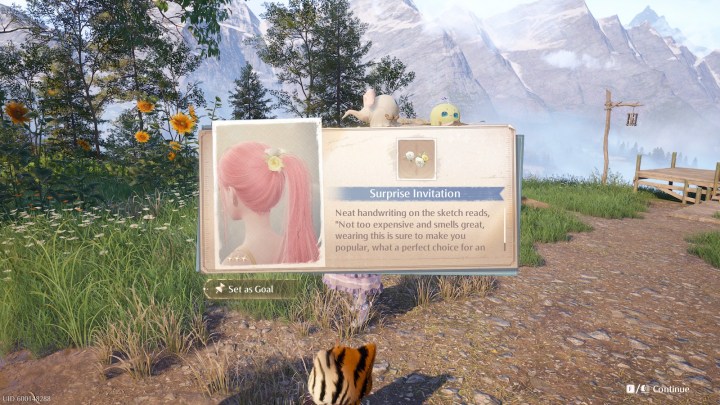Viewport: 720px width, 405px height.
Task: Set this sketch as a goal
Action: tap(244, 289)
